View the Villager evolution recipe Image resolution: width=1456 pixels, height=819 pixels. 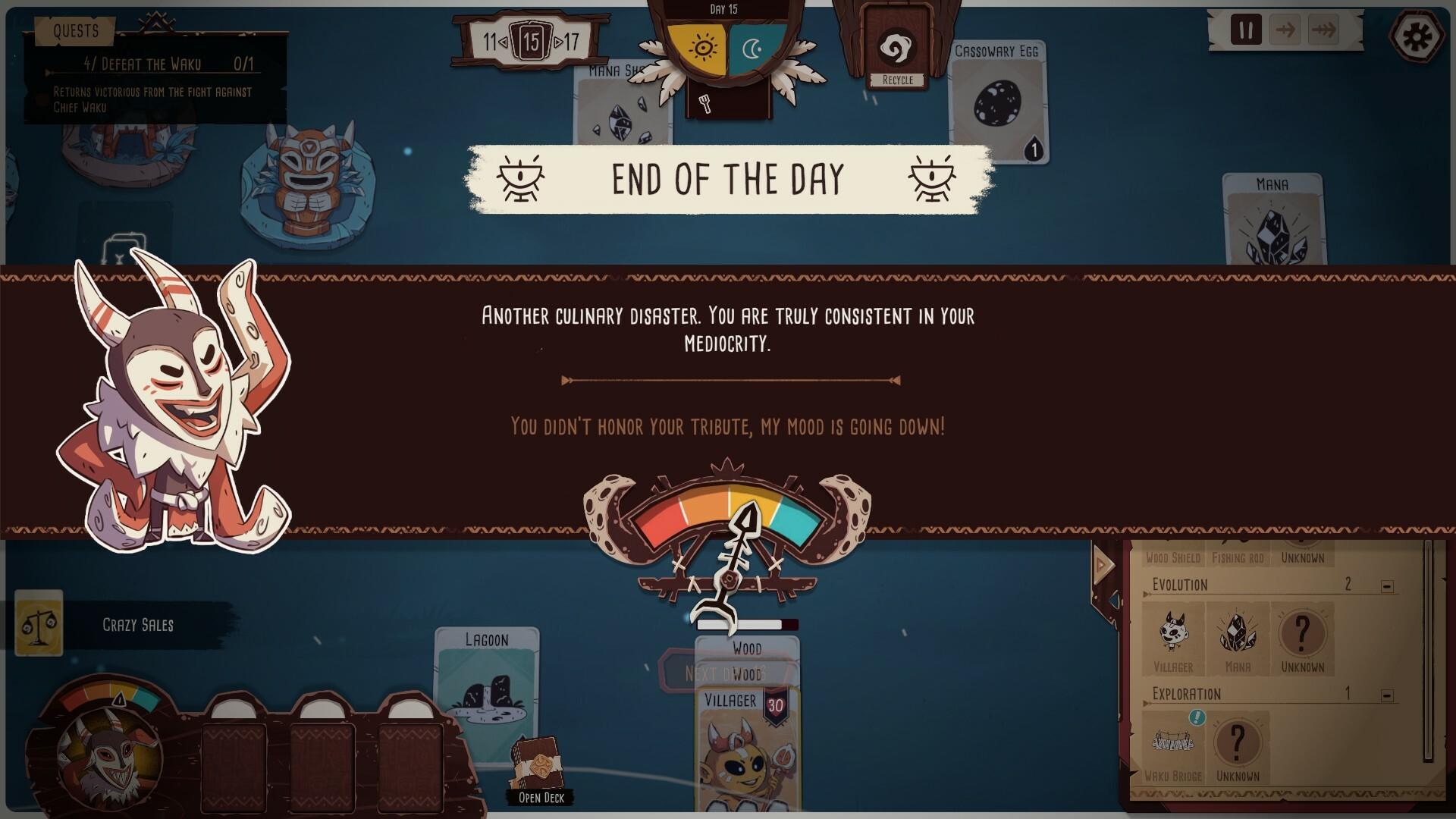pyautogui.click(x=1172, y=634)
